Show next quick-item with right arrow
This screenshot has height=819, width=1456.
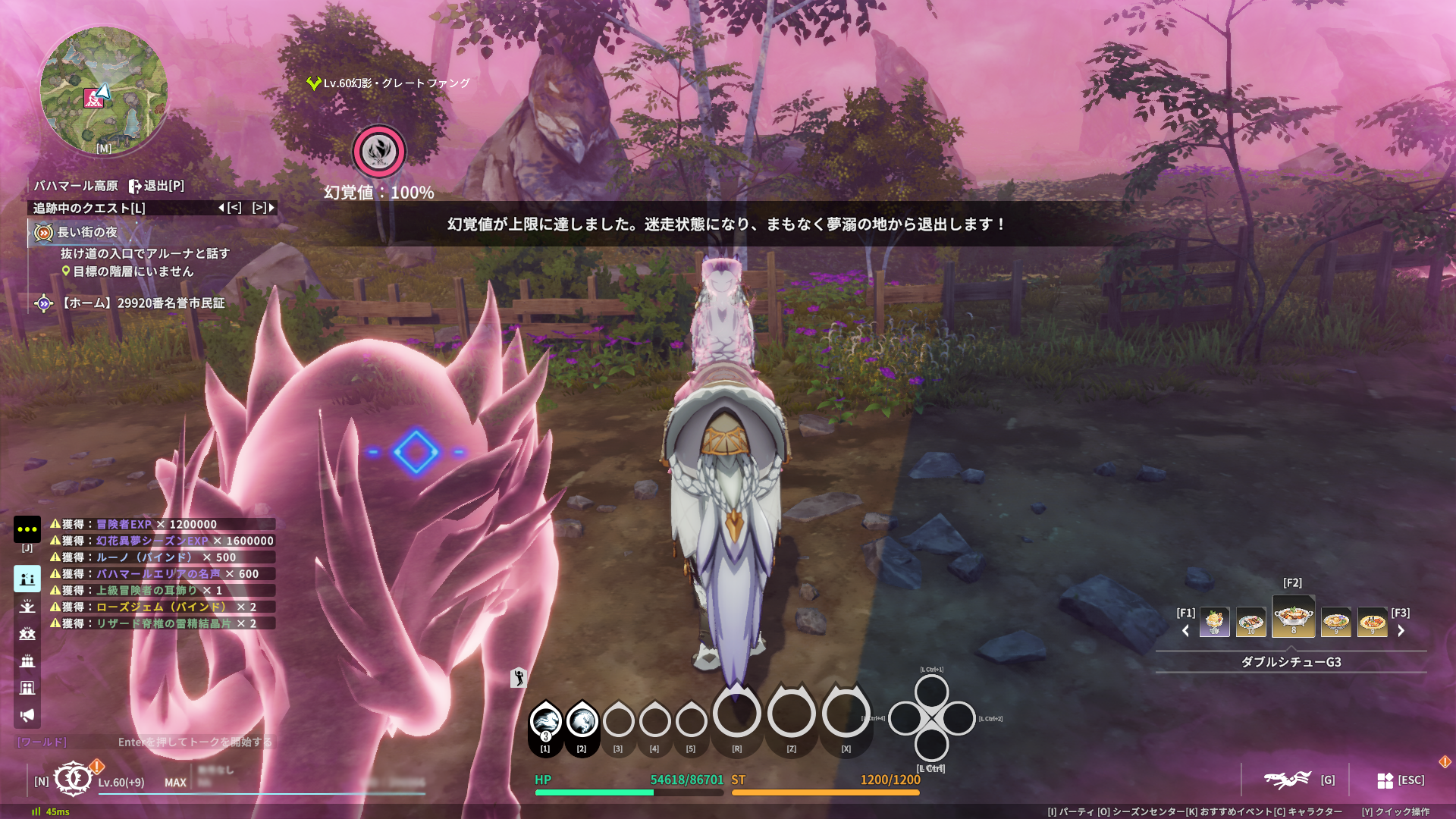pyautogui.click(x=1401, y=630)
